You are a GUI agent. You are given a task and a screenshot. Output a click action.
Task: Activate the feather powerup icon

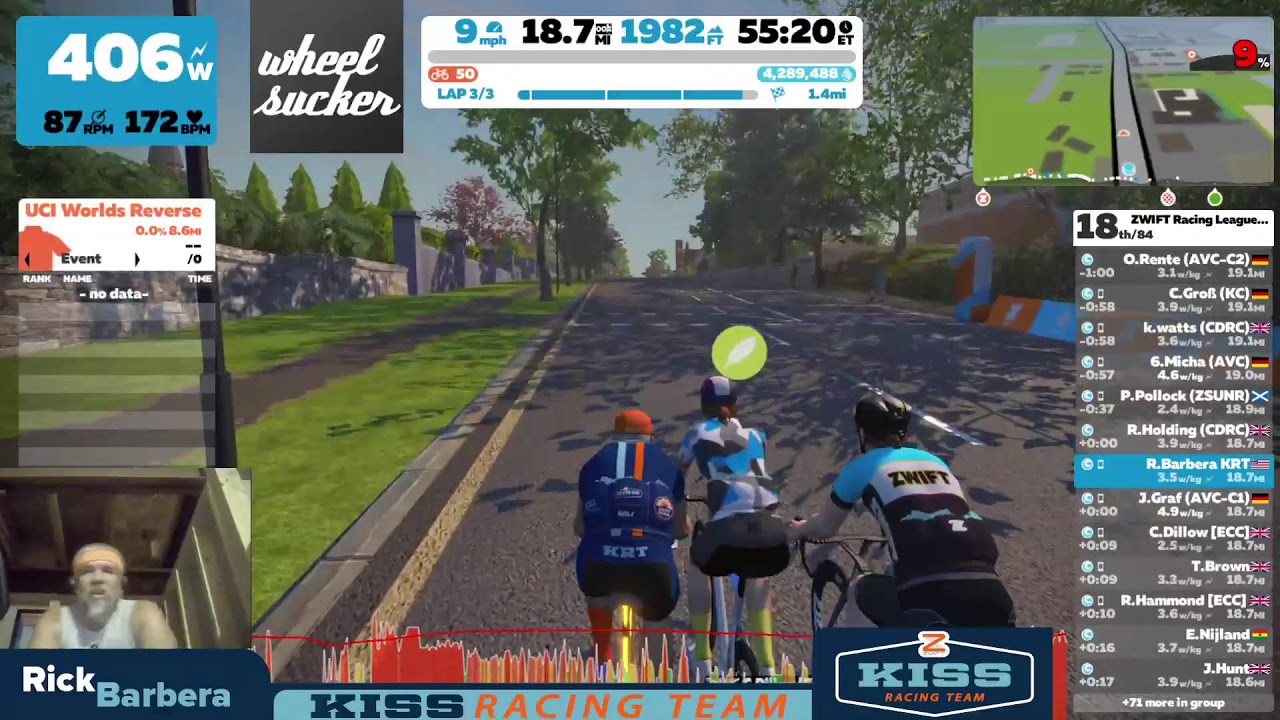(x=739, y=353)
